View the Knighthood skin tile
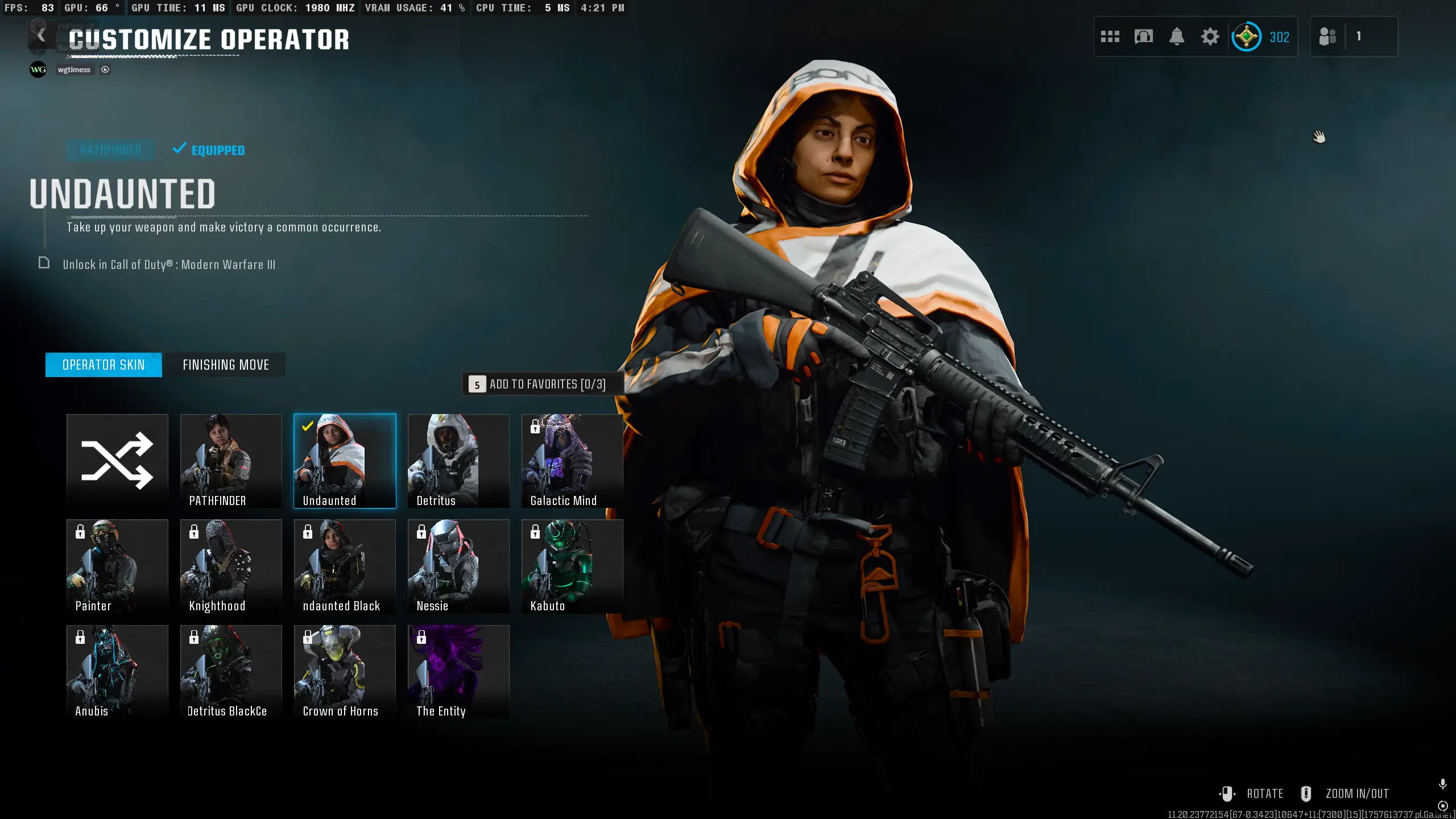Screen dimensions: 1456x819 click(231, 566)
